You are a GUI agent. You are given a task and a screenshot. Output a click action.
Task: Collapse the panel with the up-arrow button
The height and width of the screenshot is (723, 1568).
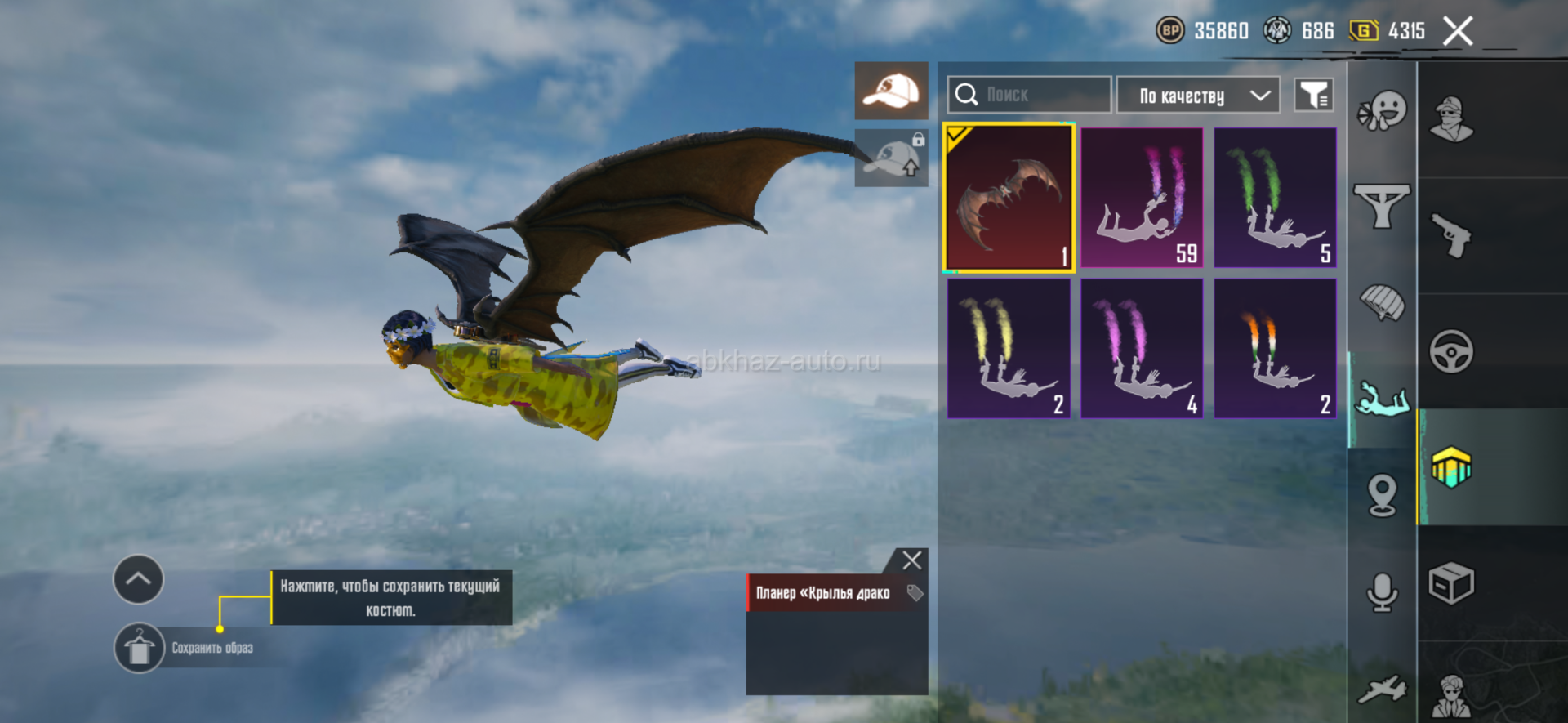pyautogui.click(x=138, y=579)
